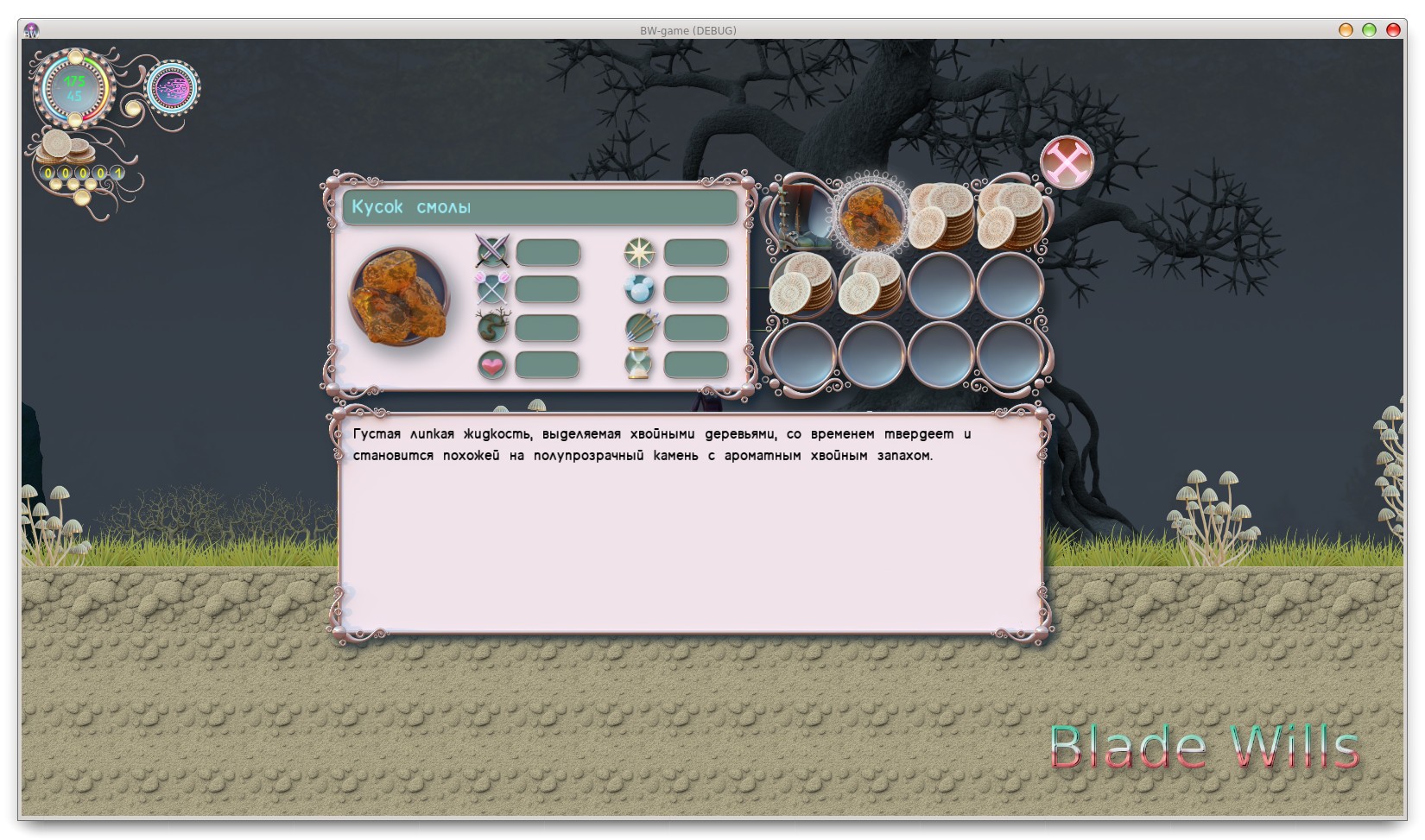Select the leather boot inventory slot
The image size is (1425, 840).
[x=802, y=214]
